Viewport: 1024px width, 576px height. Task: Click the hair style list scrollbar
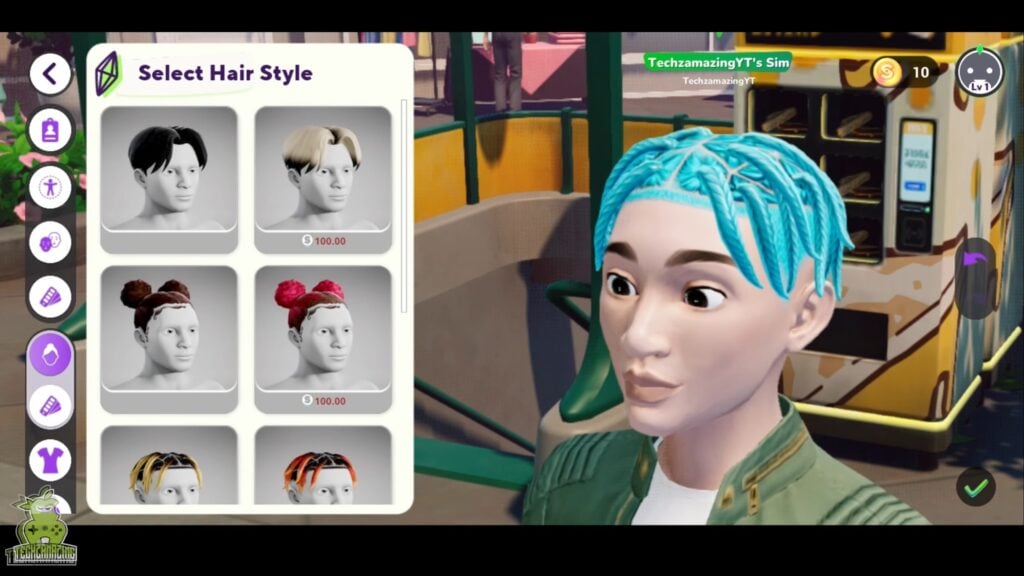404,200
